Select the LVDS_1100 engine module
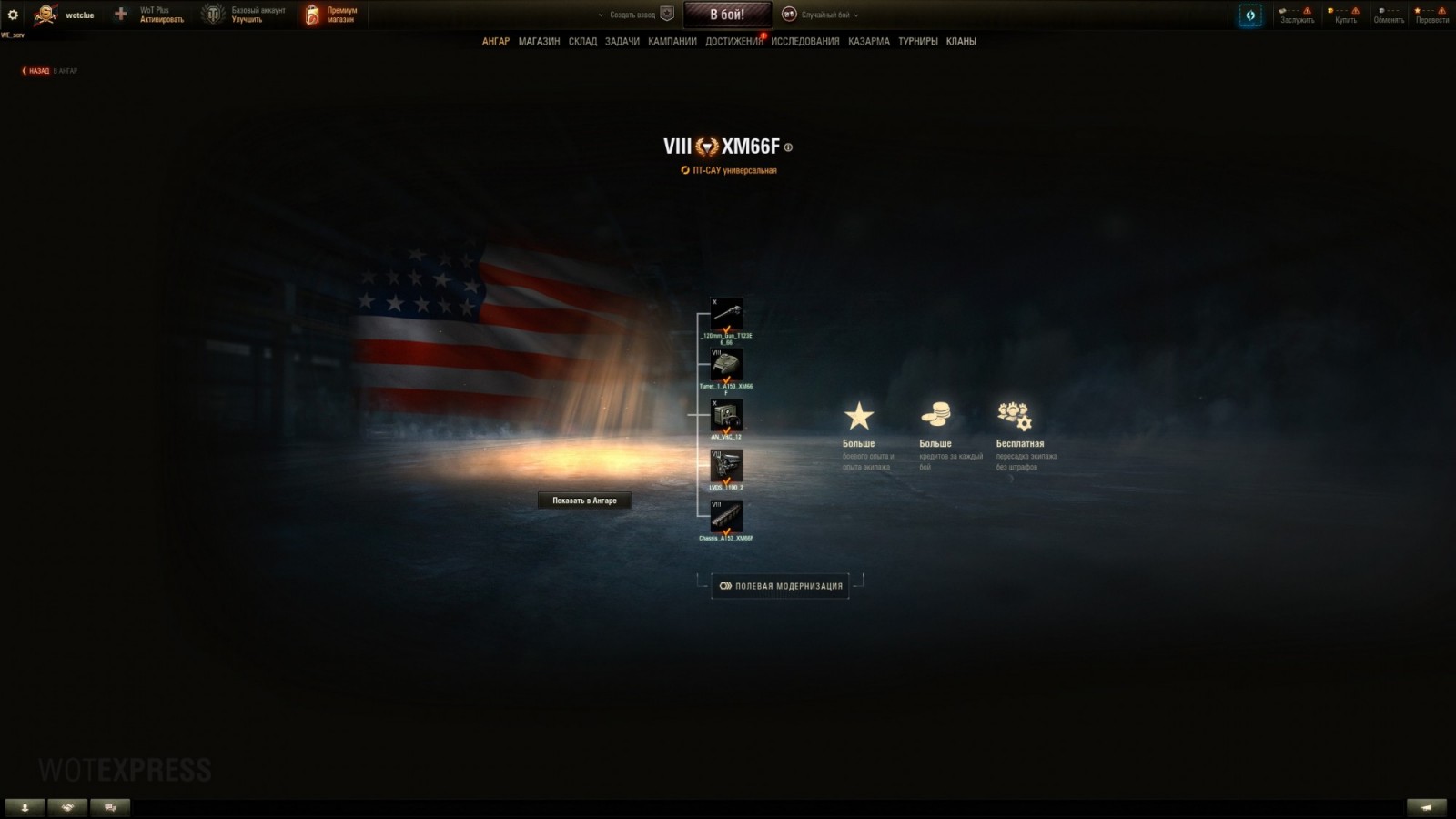 coord(727,467)
